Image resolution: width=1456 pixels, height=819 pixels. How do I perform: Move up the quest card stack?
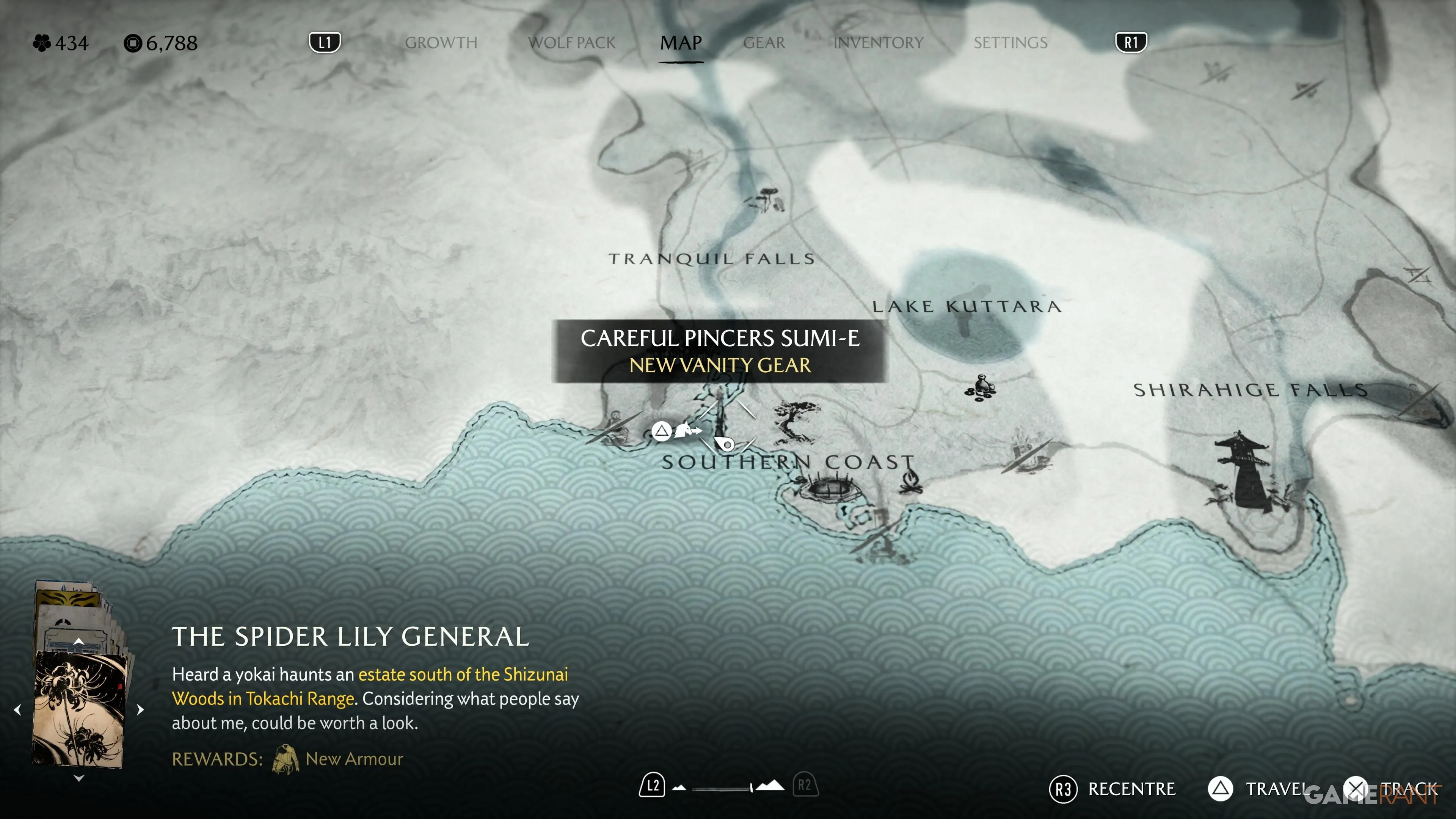pyautogui.click(x=78, y=641)
